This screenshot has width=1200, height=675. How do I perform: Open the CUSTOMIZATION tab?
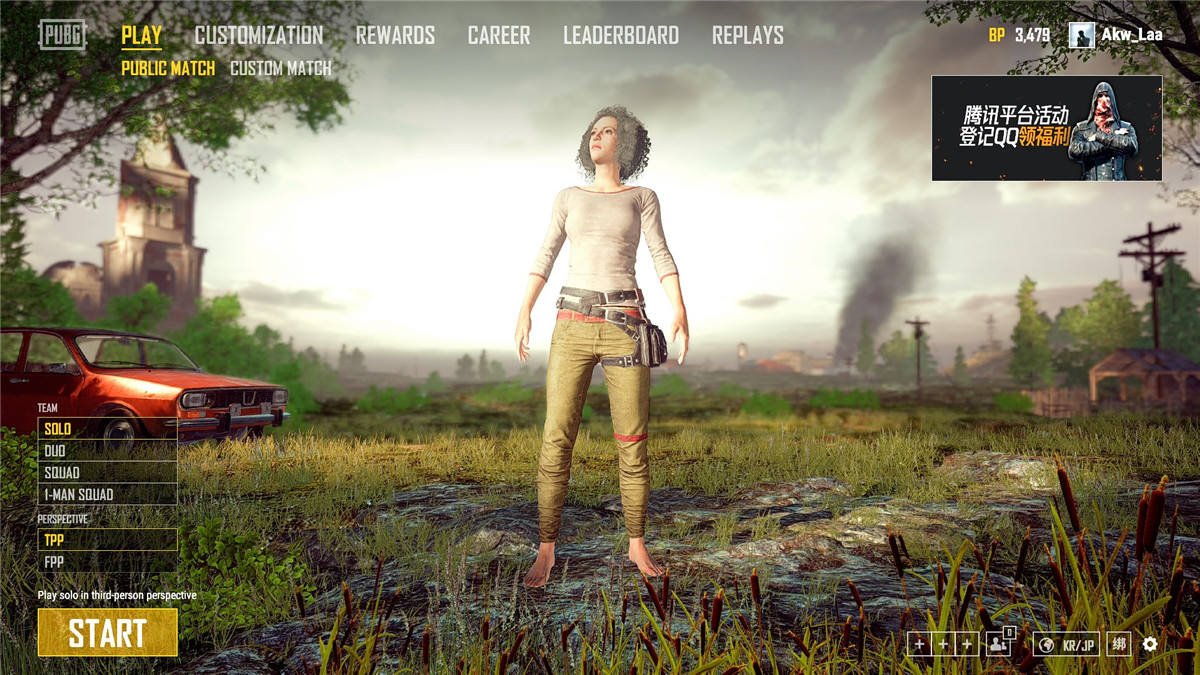coord(258,36)
